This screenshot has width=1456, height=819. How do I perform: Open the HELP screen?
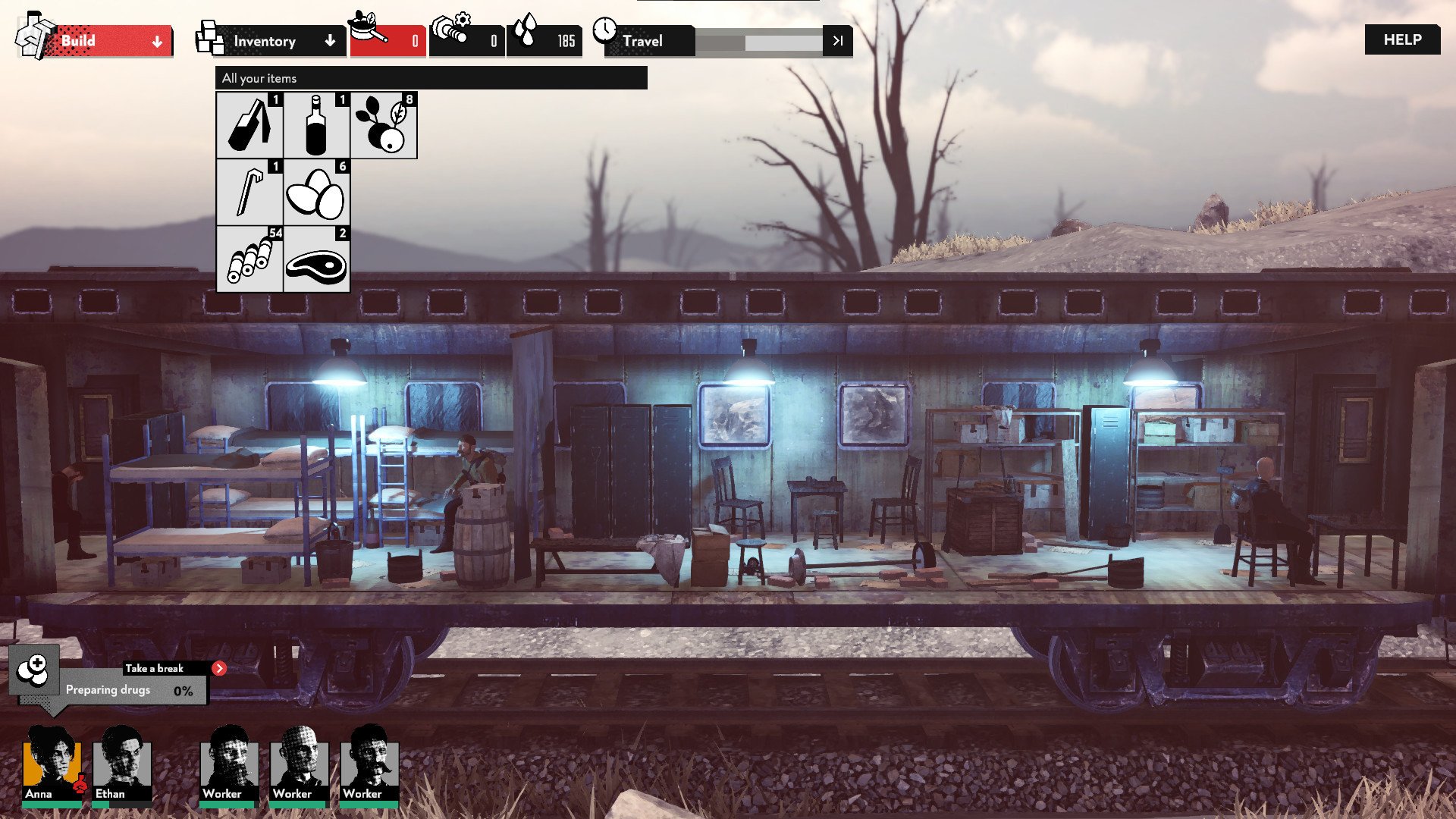click(x=1401, y=39)
